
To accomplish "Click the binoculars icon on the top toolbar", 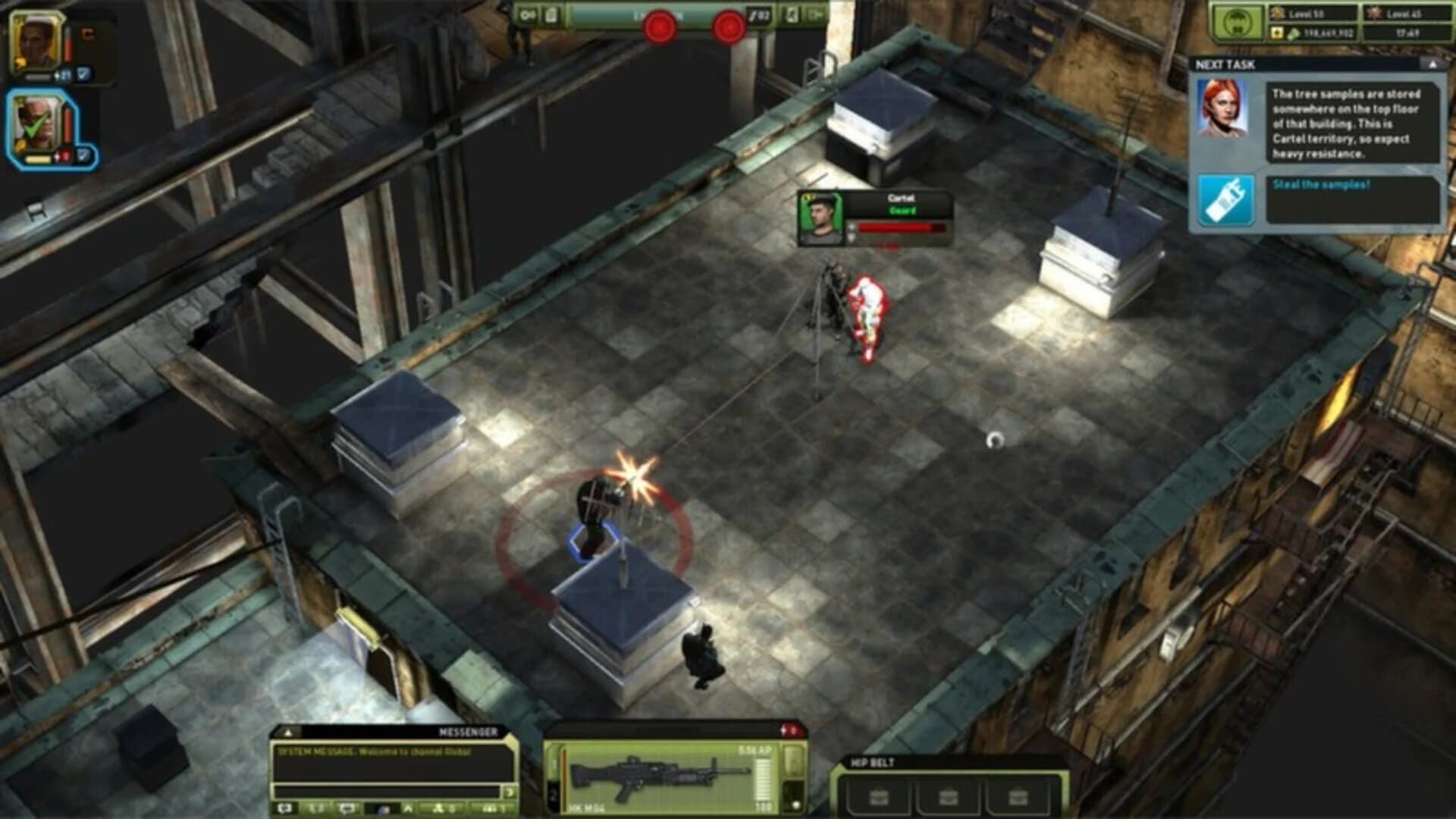I will (528, 15).
